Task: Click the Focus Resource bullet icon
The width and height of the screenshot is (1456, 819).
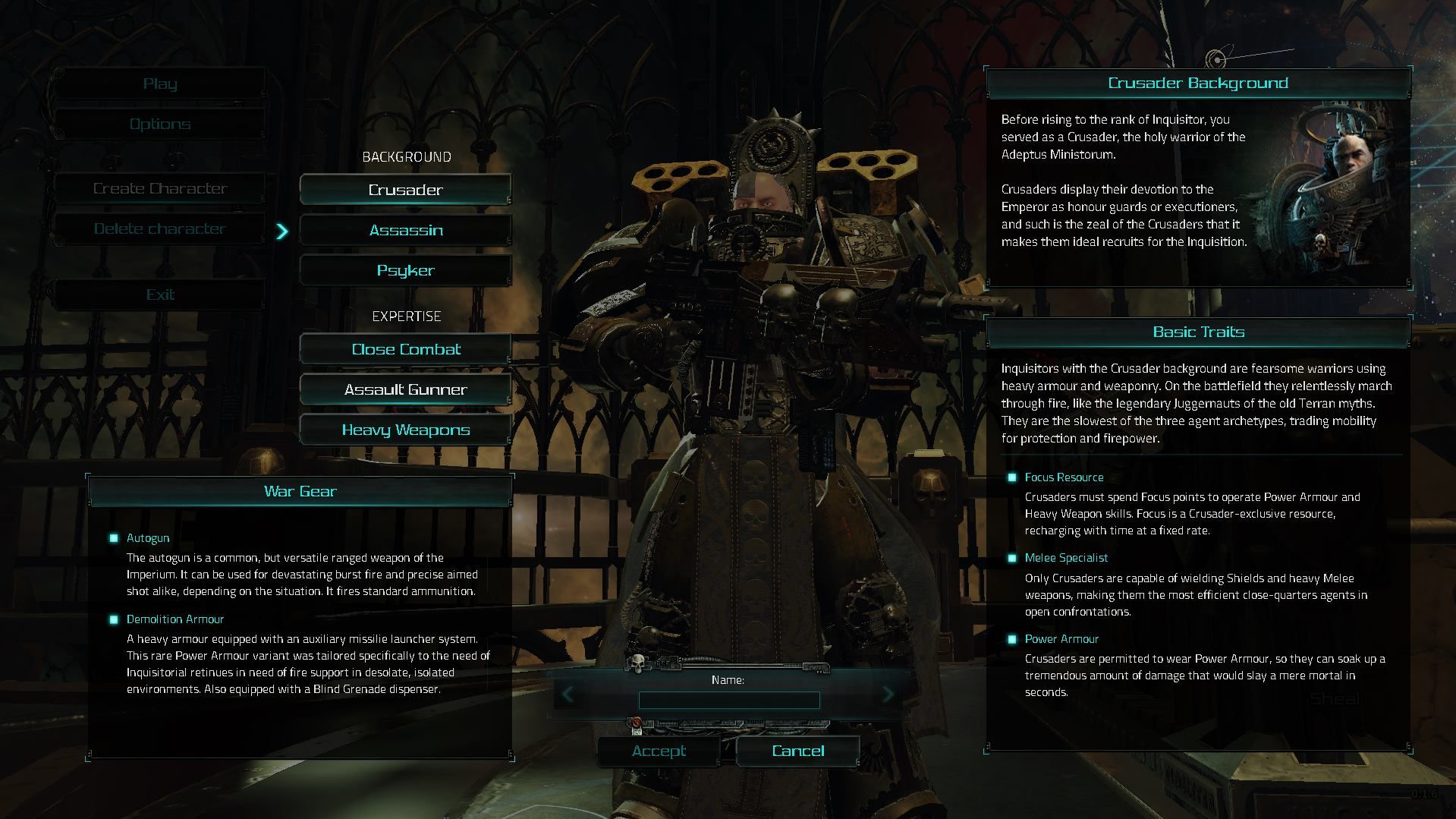Action: pos(1011,477)
